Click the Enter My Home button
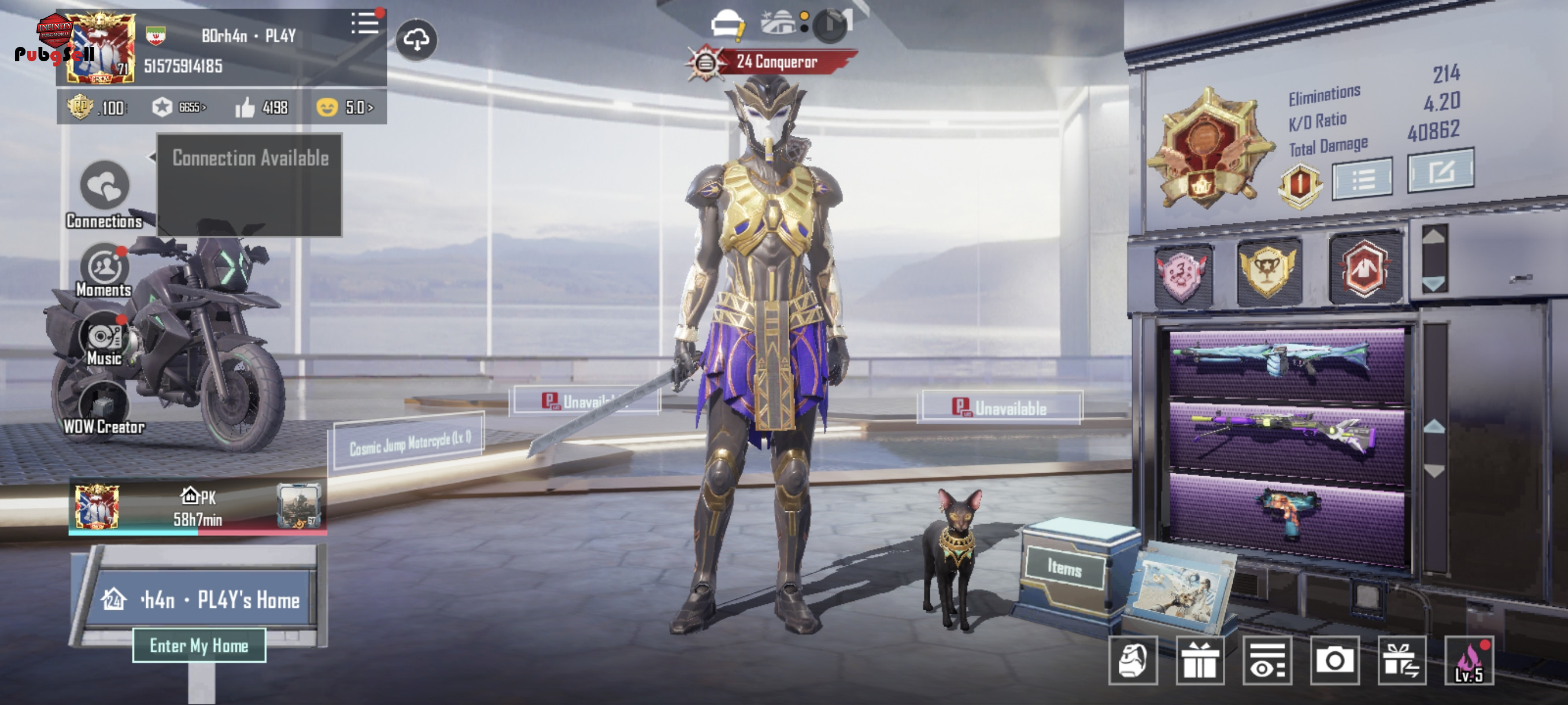 (199, 645)
